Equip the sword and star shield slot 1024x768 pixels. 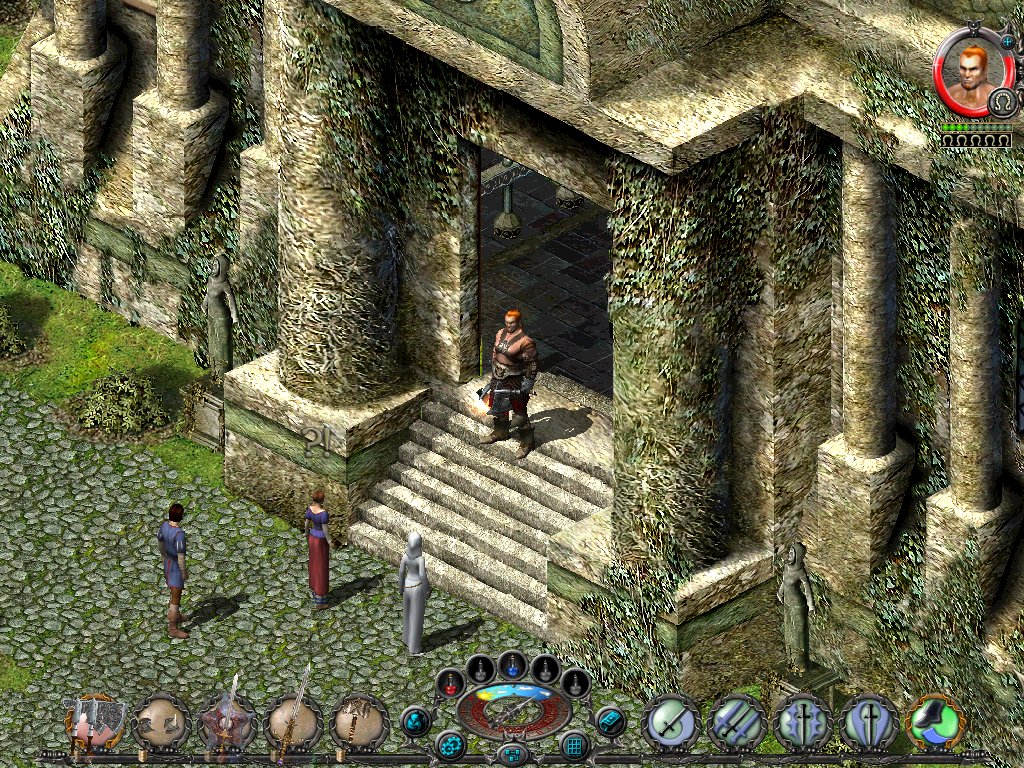click(x=227, y=722)
